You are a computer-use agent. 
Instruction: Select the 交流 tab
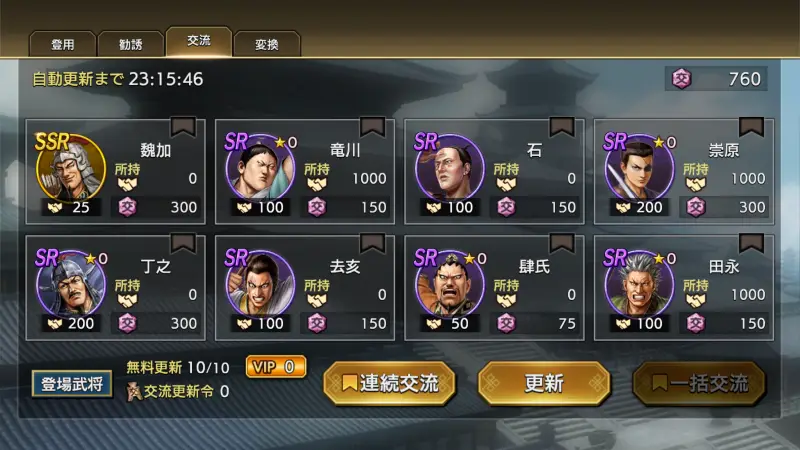click(198, 42)
